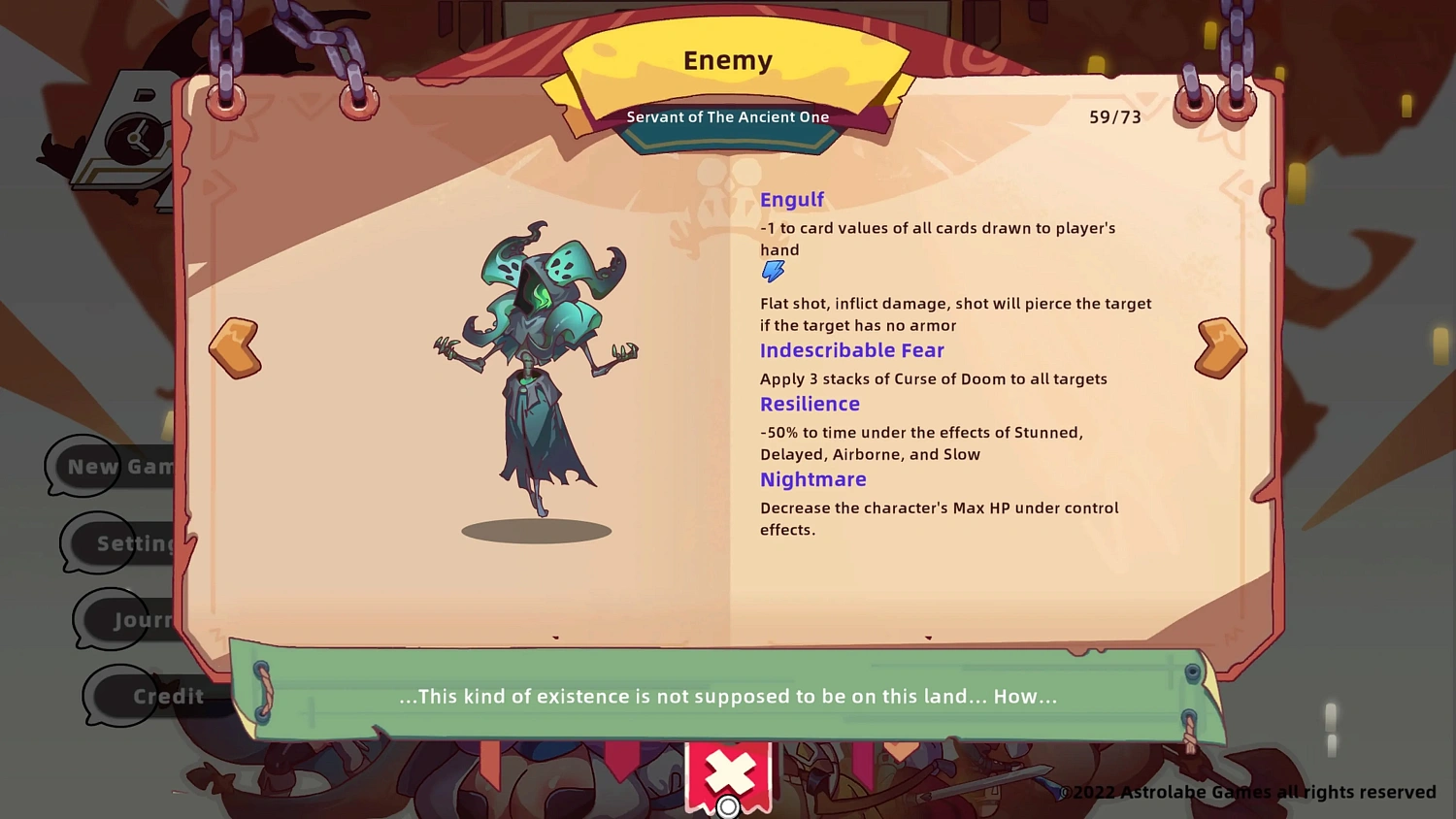Click the speech bubble icon beside Settings

click(x=97, y=543)
